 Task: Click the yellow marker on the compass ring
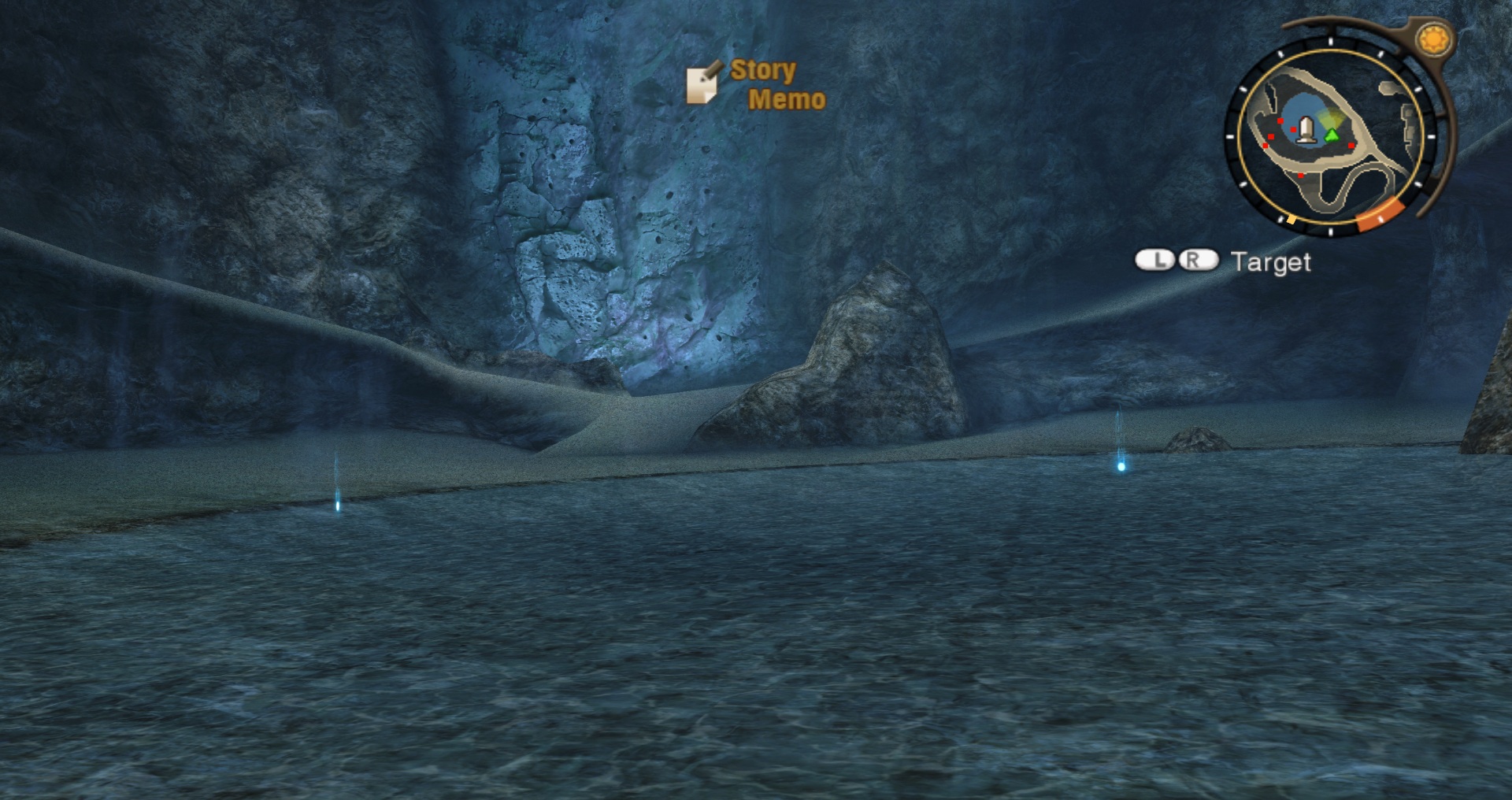tap(1291, 220)
